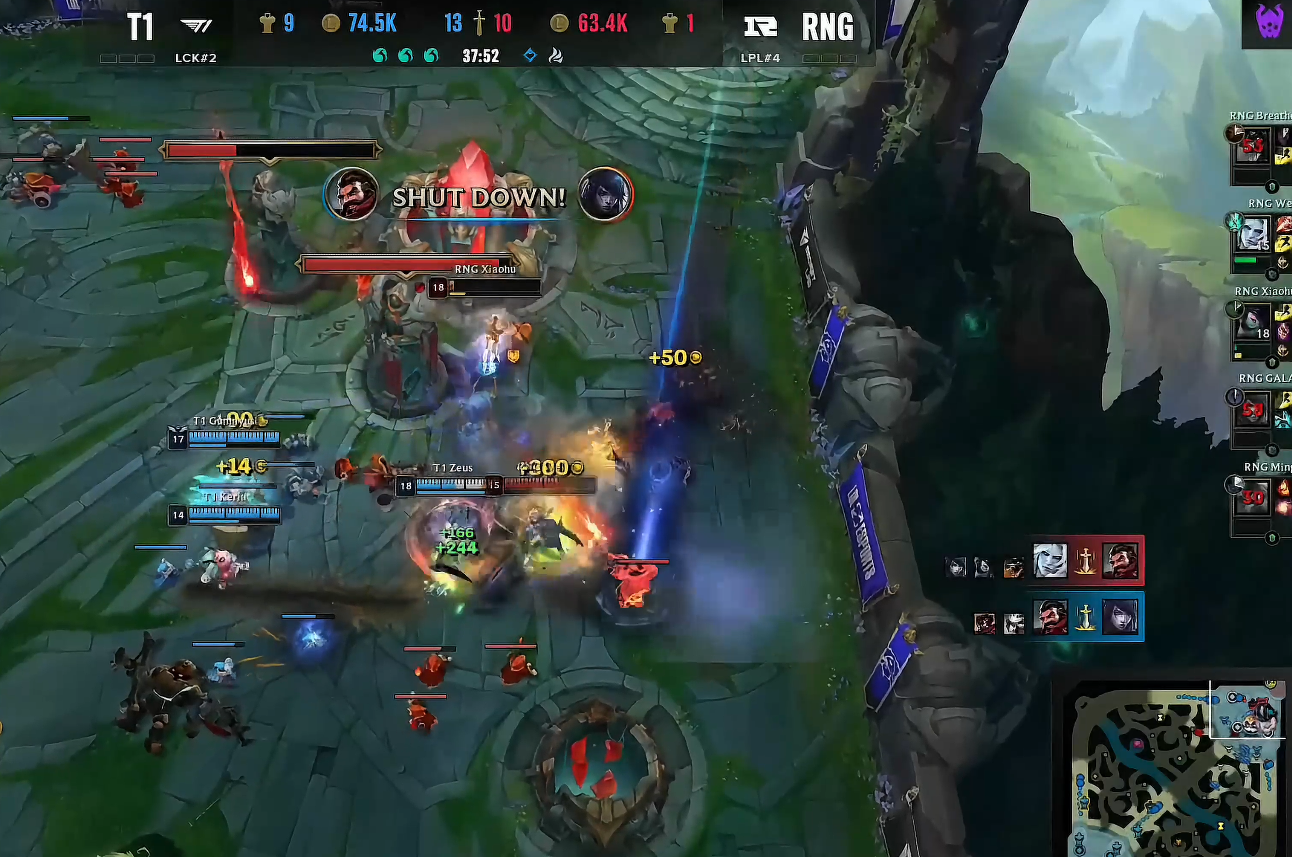Click the T1 team logo
This screenshot has width=1292, height=857.
pyautogui.click(x=195, y=25)
